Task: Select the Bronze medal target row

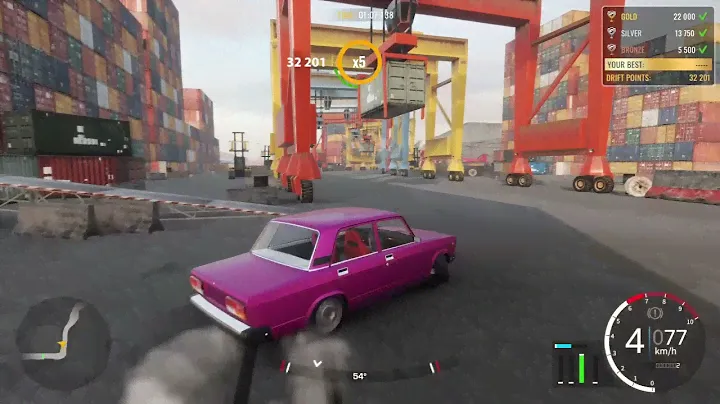Action: (x=658, y=48)
